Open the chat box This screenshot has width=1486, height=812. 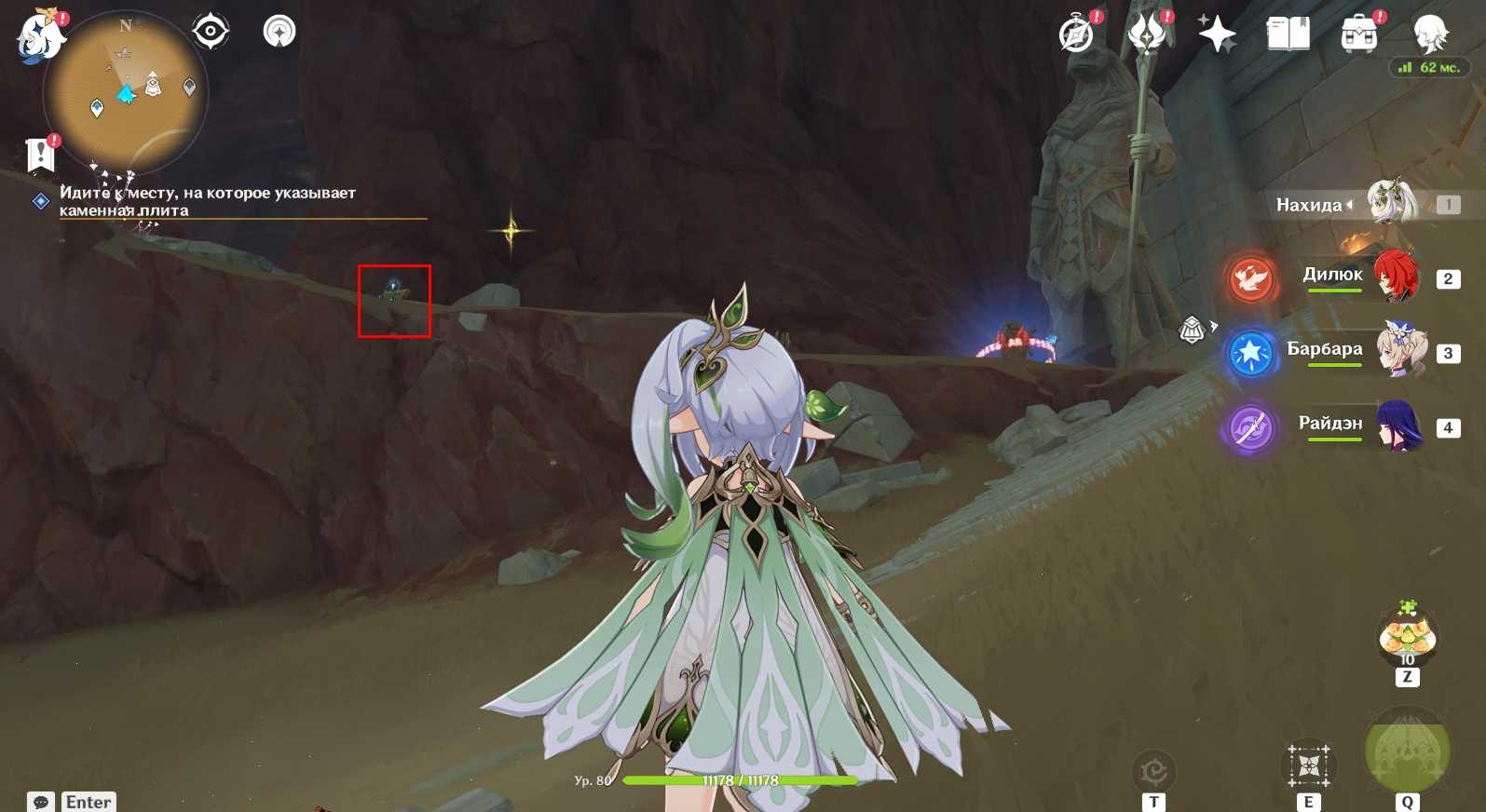(41, 802)
